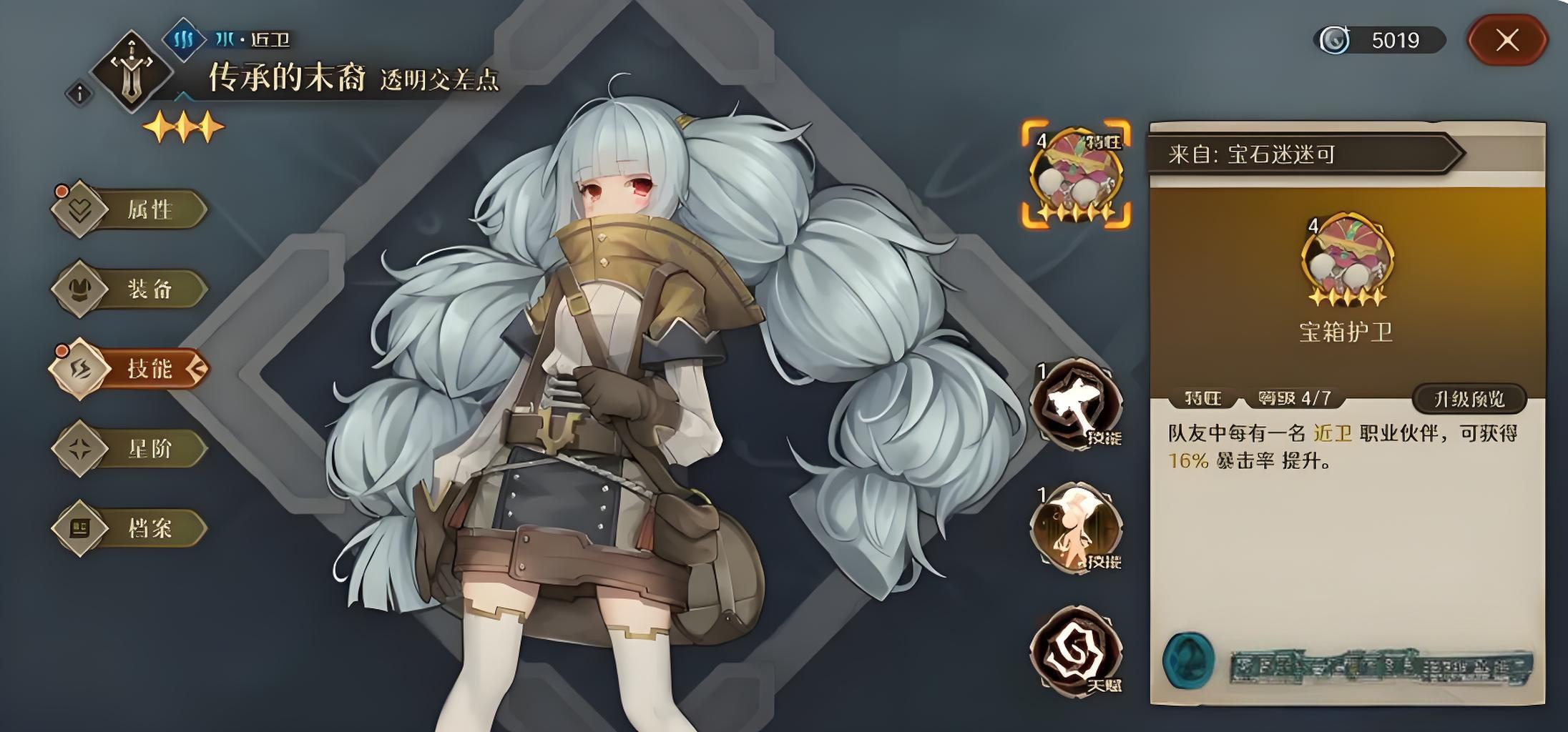Tap the sword class emblem

click(x=132, y=71)
